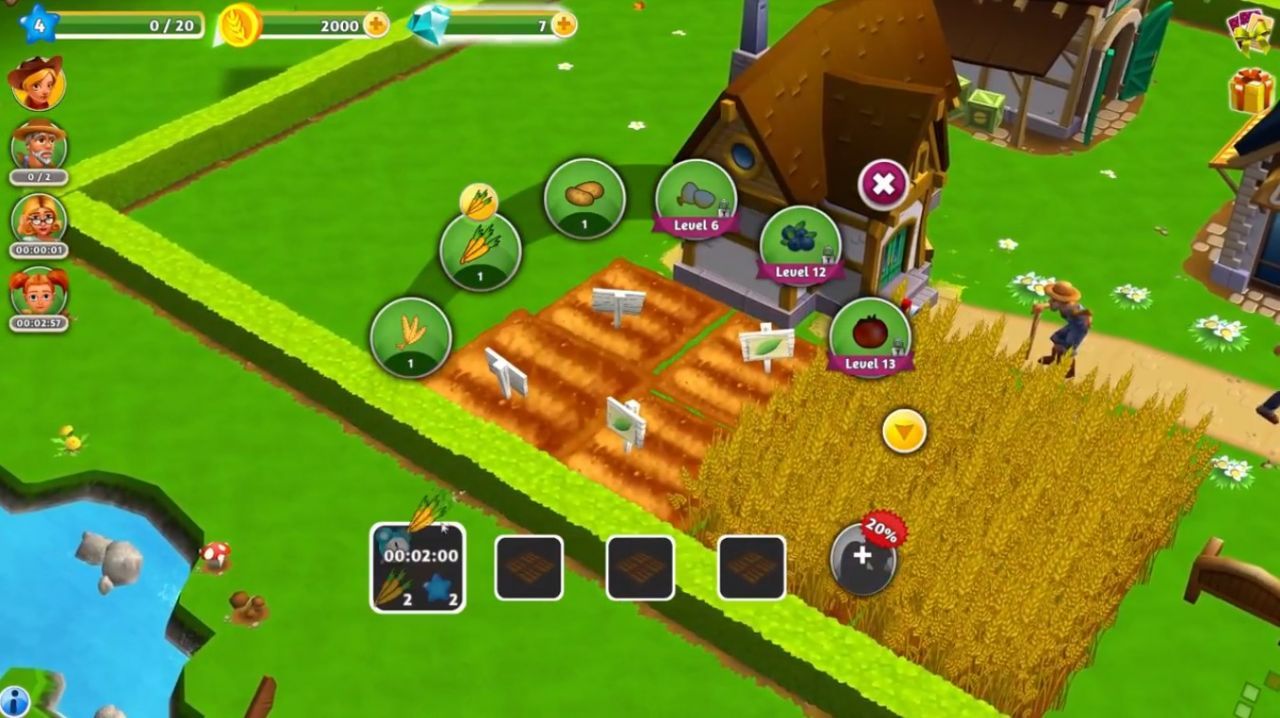Select the locked Level 13 tomato crop
Screen dimensions: 1280x718
tap(869, 336)
